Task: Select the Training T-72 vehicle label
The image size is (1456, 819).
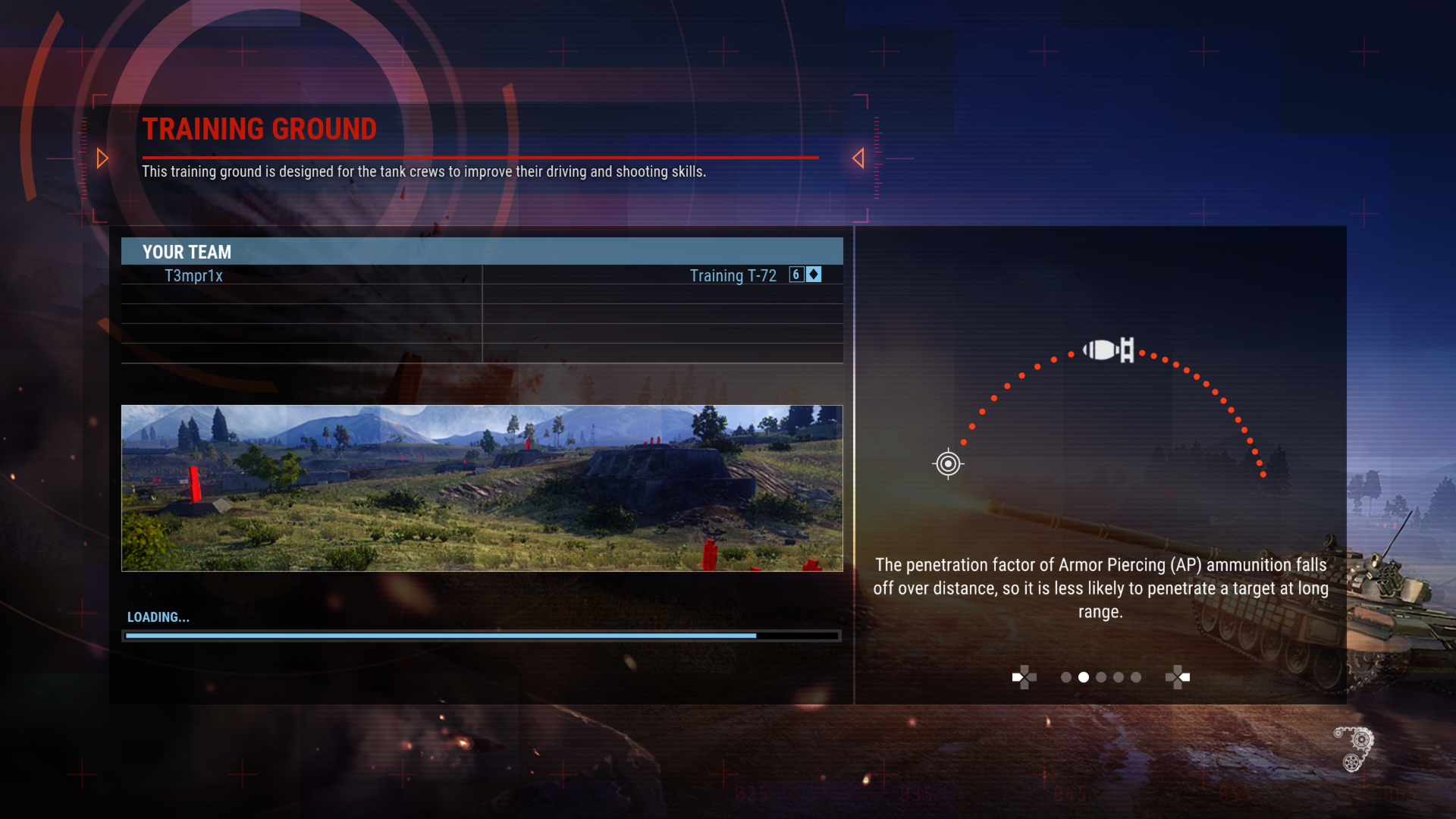Action: (733, 275)
